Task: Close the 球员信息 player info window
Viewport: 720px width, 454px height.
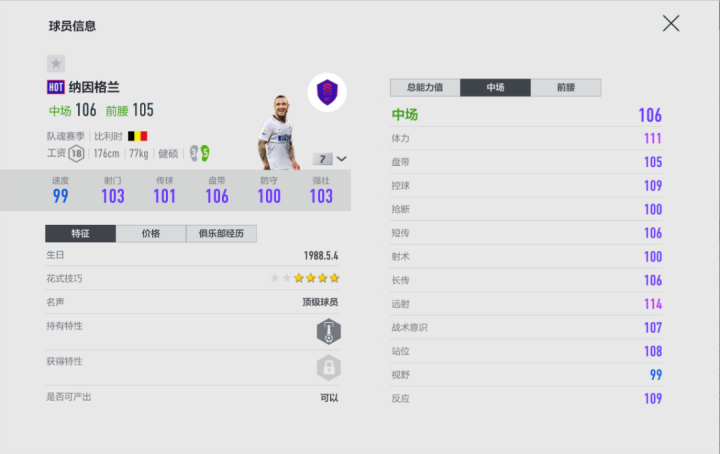Action: tap(671, 23)
